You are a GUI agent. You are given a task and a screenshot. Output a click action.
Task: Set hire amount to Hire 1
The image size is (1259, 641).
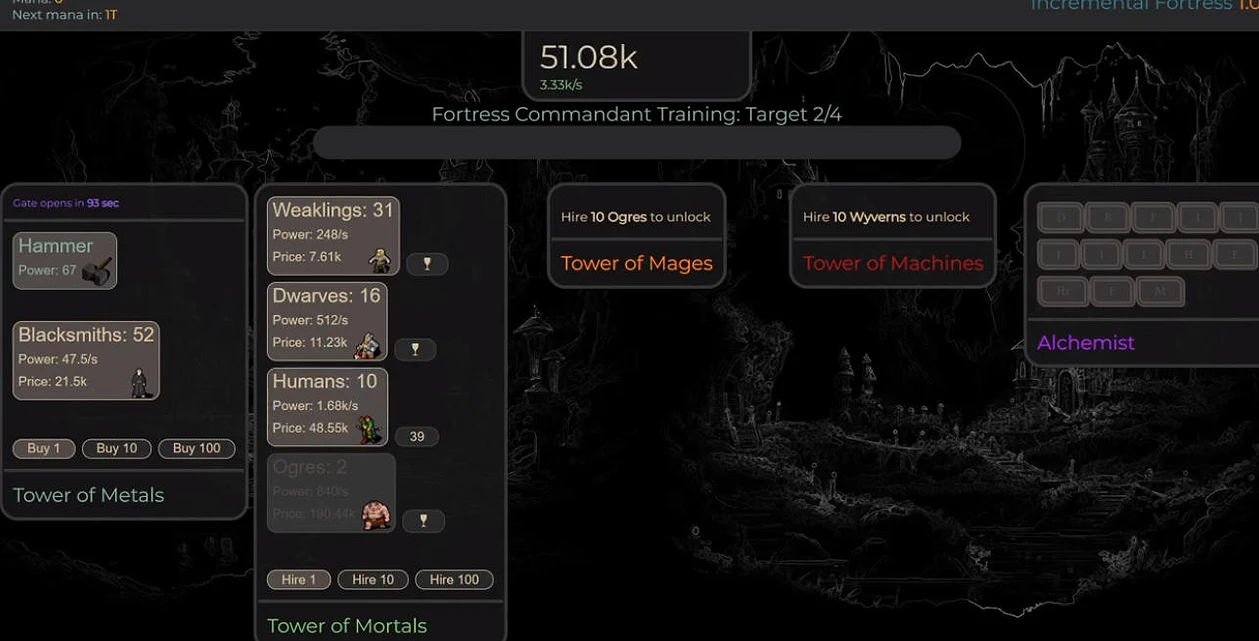[x=298, y=579]
